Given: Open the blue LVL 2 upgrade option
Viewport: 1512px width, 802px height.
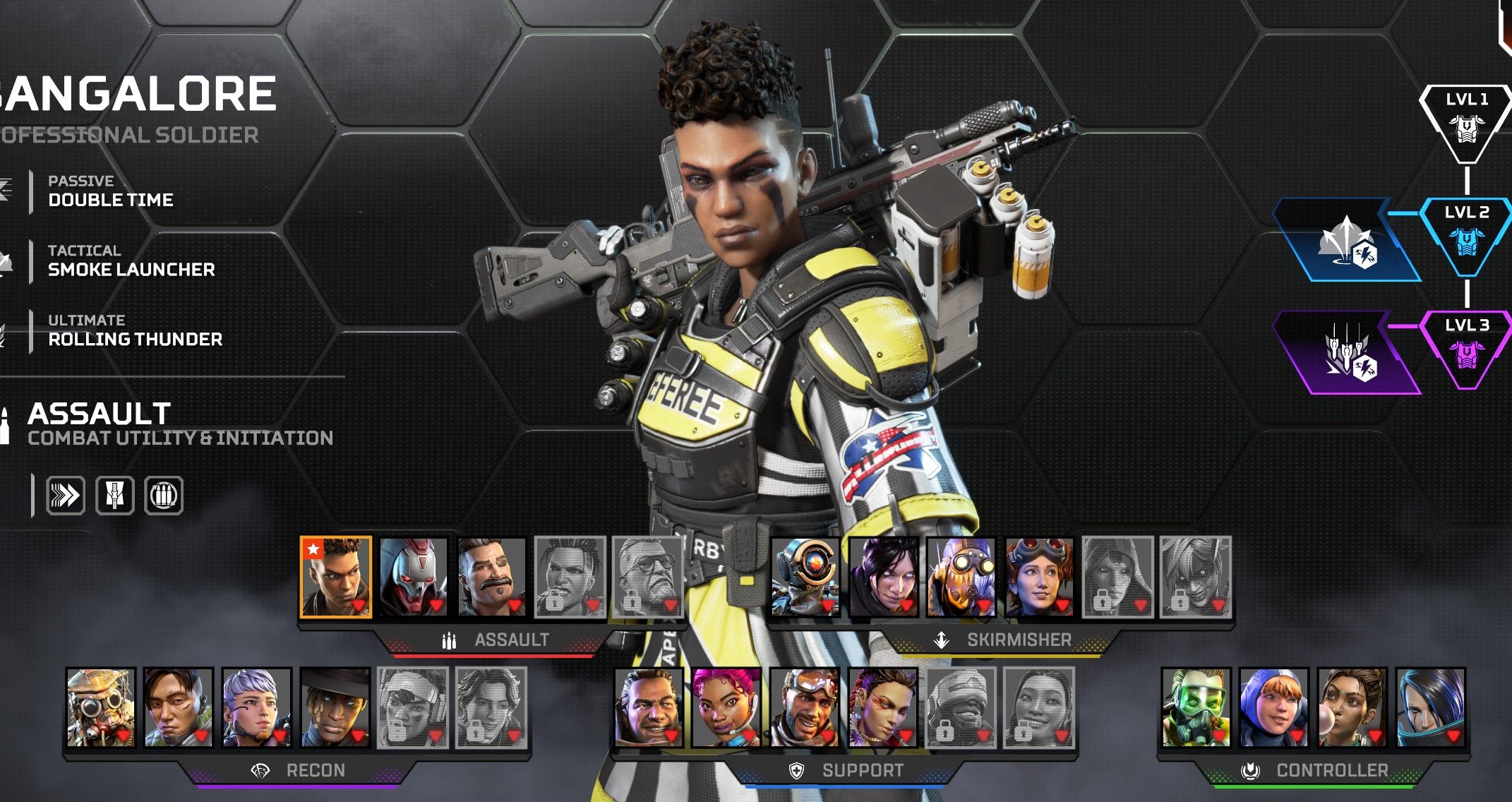Looking at the screenshot, I should (x=1347, y=241).
